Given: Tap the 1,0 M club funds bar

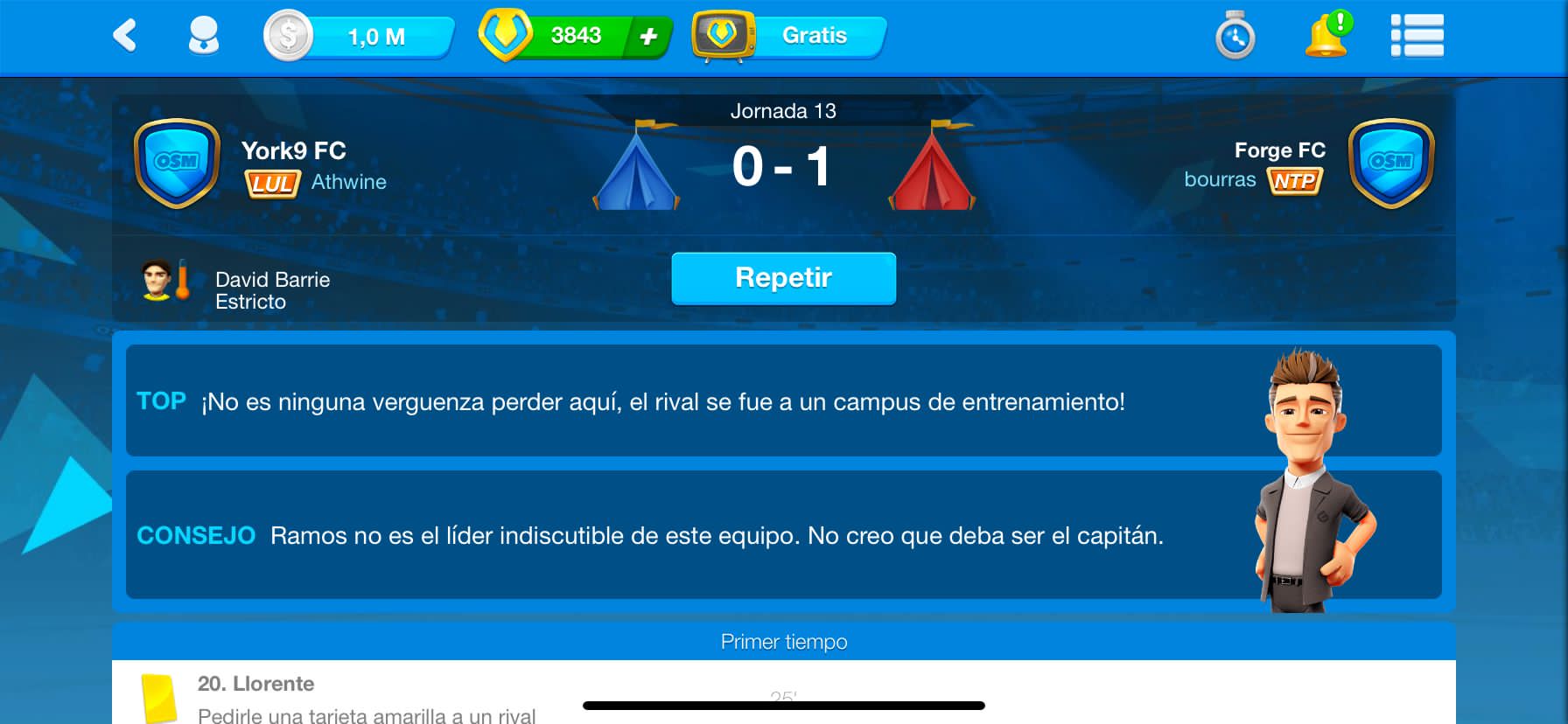Looking at the screenshot, I should [360, 37].
